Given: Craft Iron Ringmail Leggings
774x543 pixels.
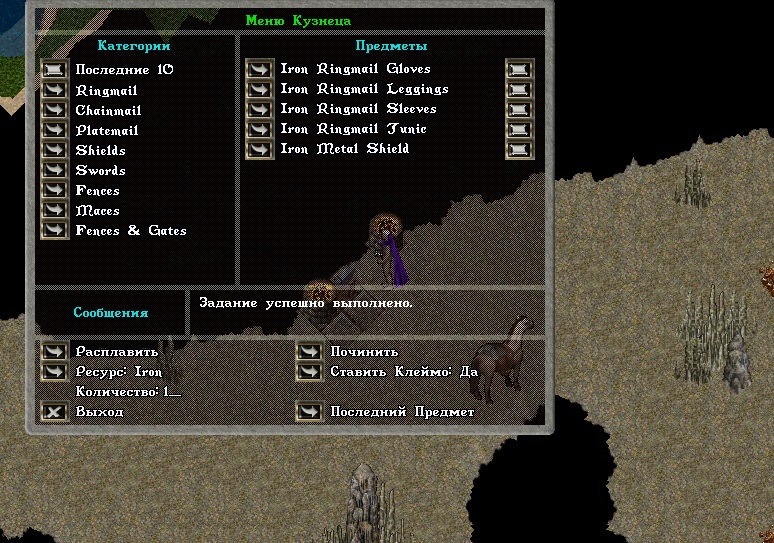Looking at the screenshot, I should click(259, 89).
